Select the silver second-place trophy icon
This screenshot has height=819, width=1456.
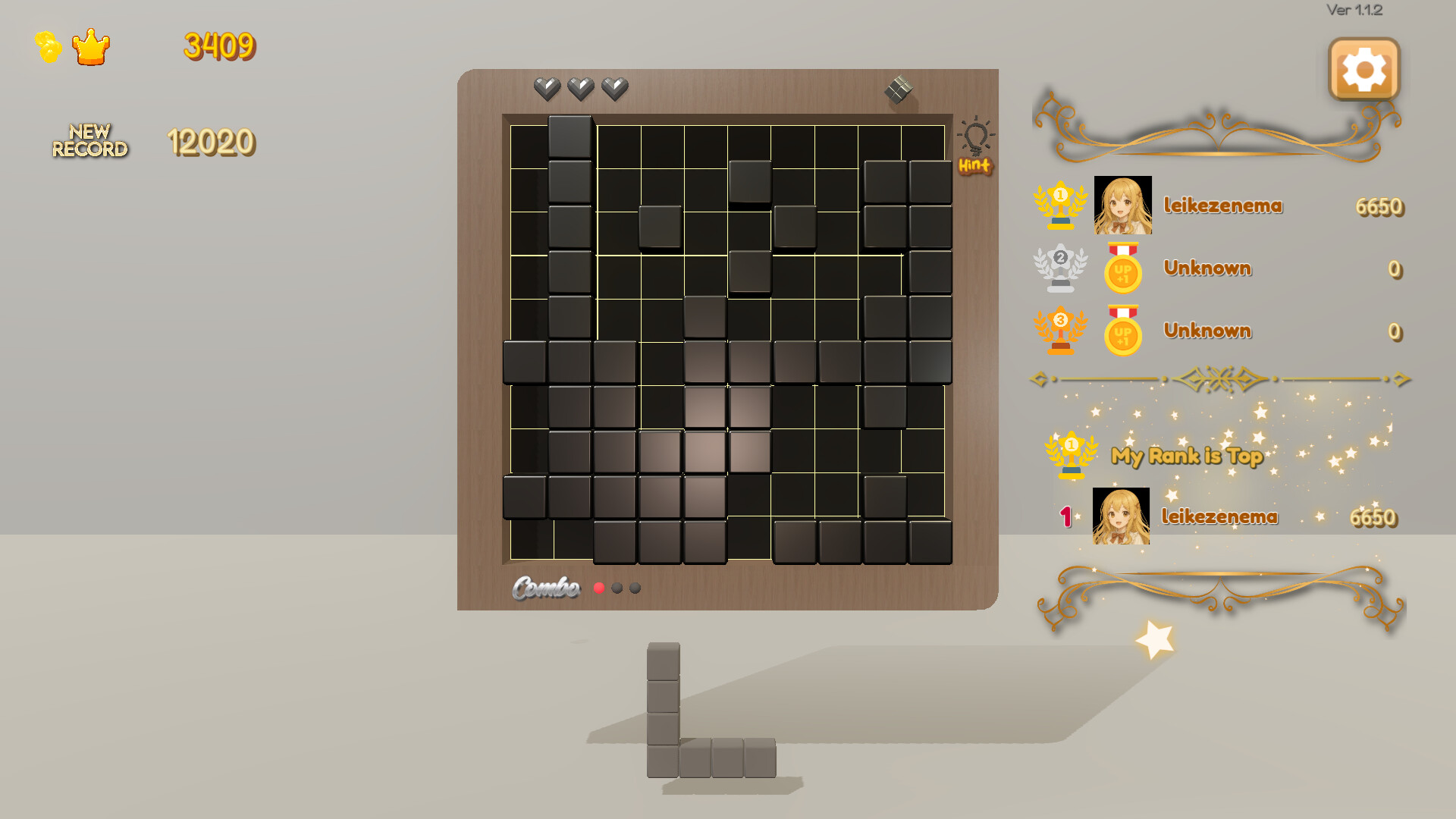coord(1061,268)
